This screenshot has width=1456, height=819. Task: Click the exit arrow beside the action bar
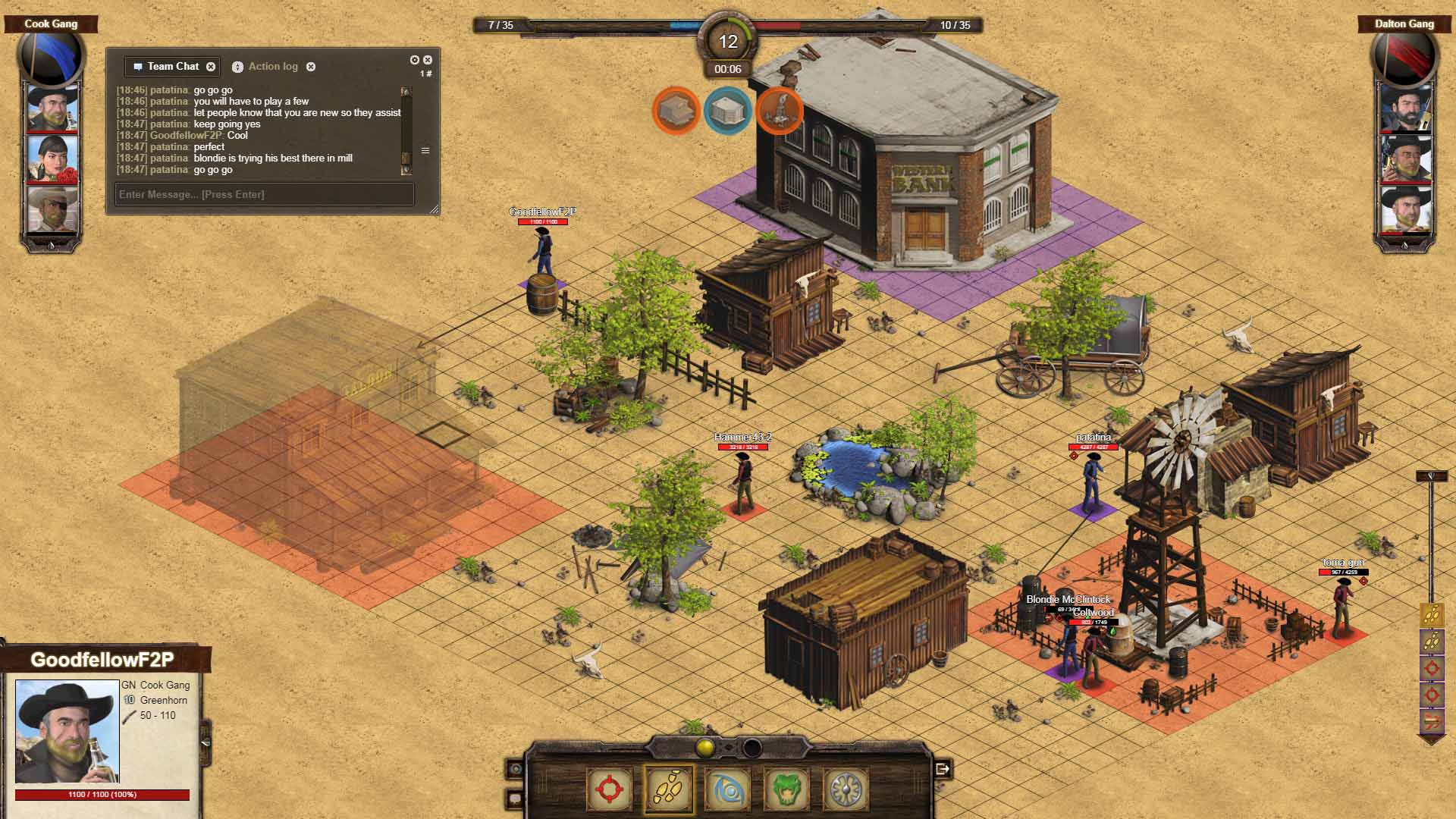(943, 769)
